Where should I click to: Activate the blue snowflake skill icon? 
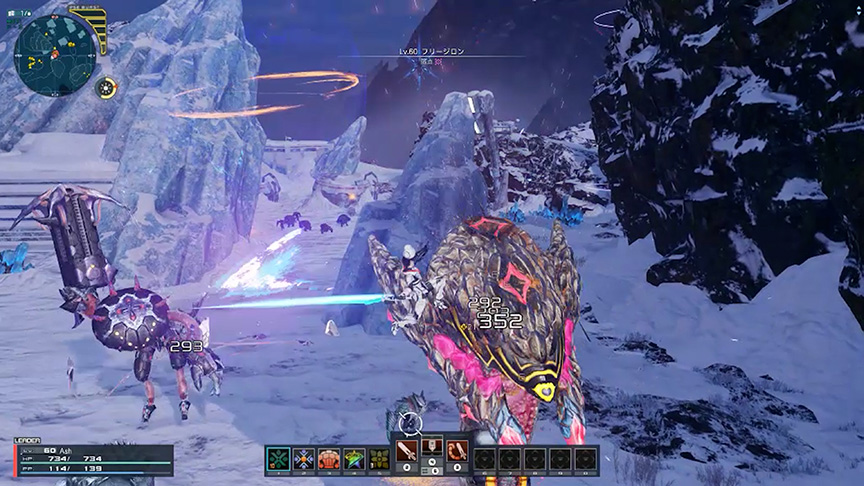point(304,459)
